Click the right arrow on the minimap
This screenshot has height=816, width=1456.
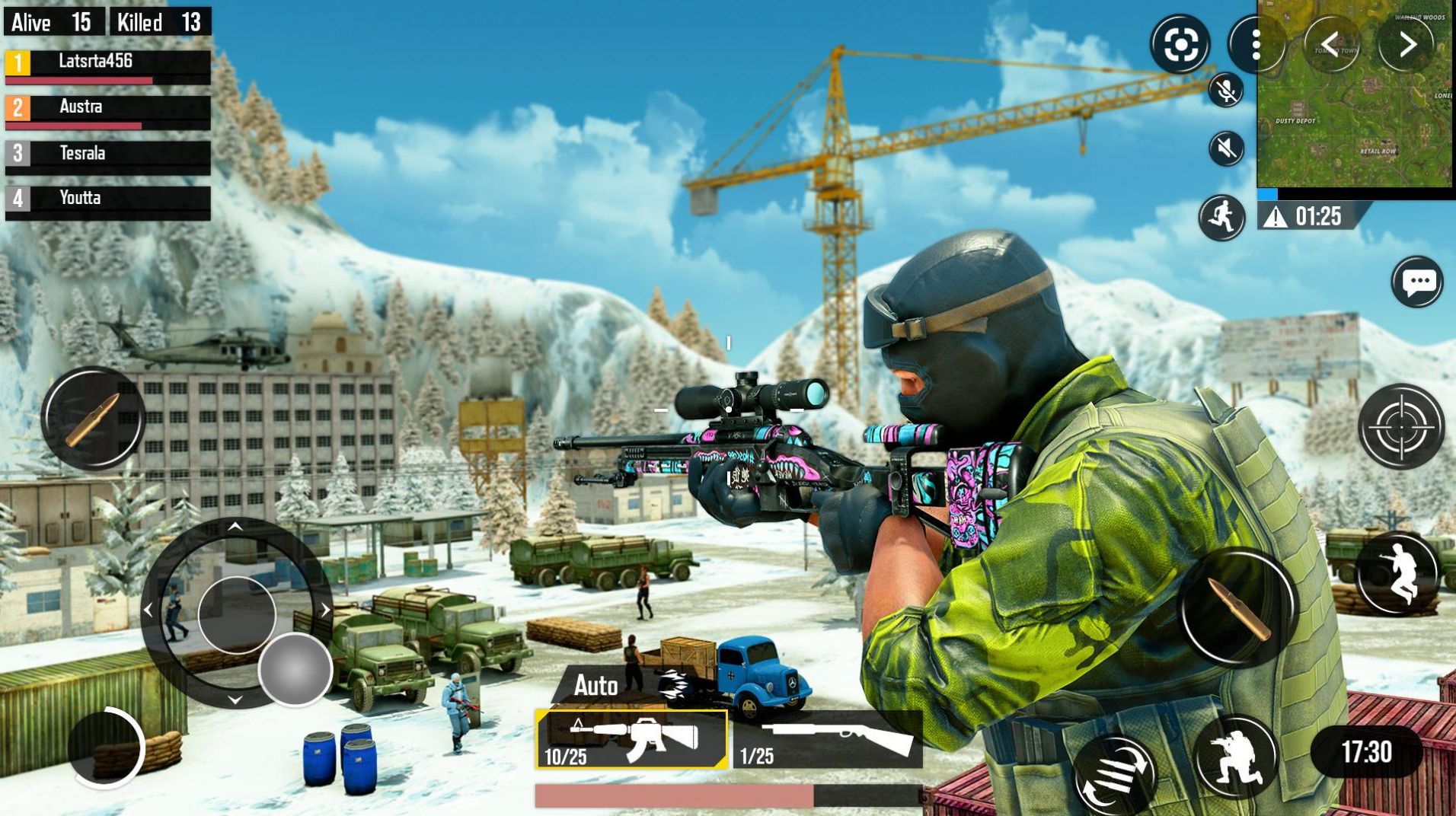[1407, 44]
